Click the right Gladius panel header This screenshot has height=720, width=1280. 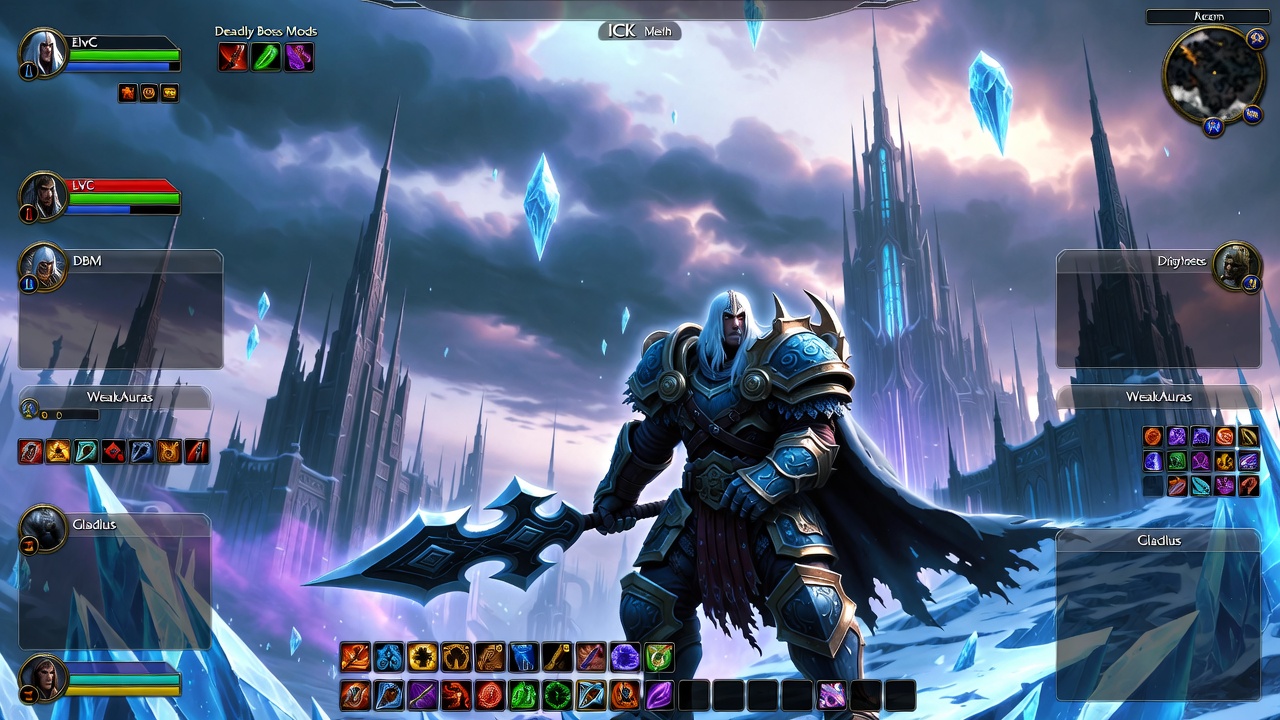1158,540
